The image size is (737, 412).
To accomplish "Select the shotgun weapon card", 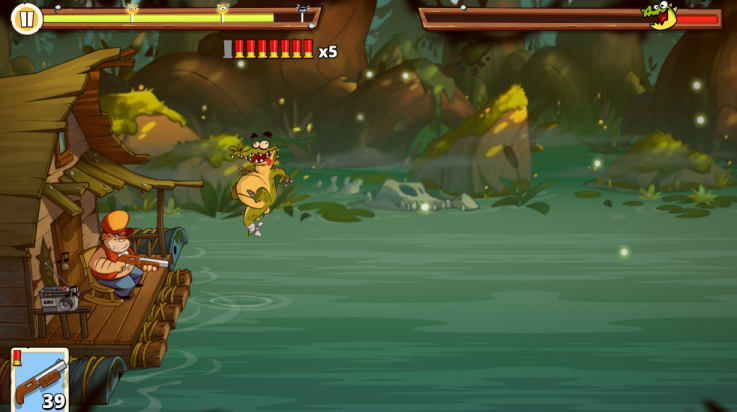I will click(40, 379).
